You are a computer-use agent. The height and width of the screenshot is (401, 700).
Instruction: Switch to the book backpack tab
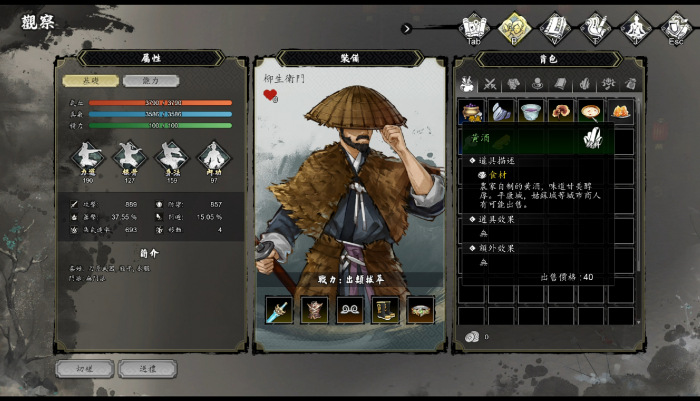561,84
